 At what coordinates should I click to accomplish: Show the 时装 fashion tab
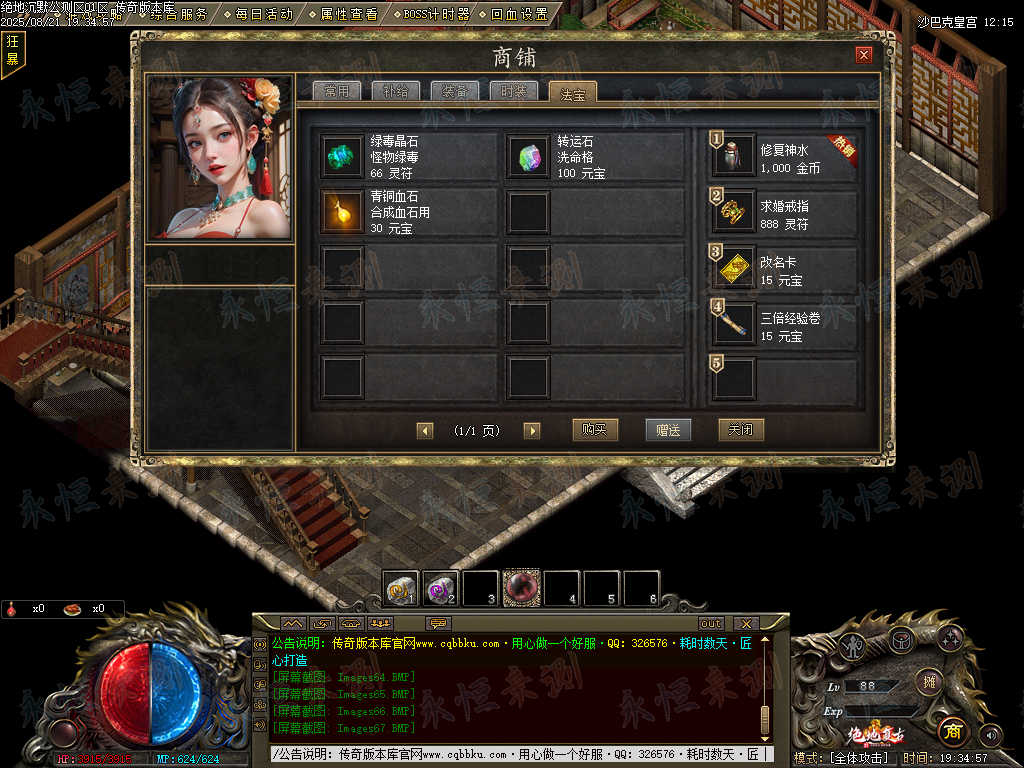(x=514, y=91)
